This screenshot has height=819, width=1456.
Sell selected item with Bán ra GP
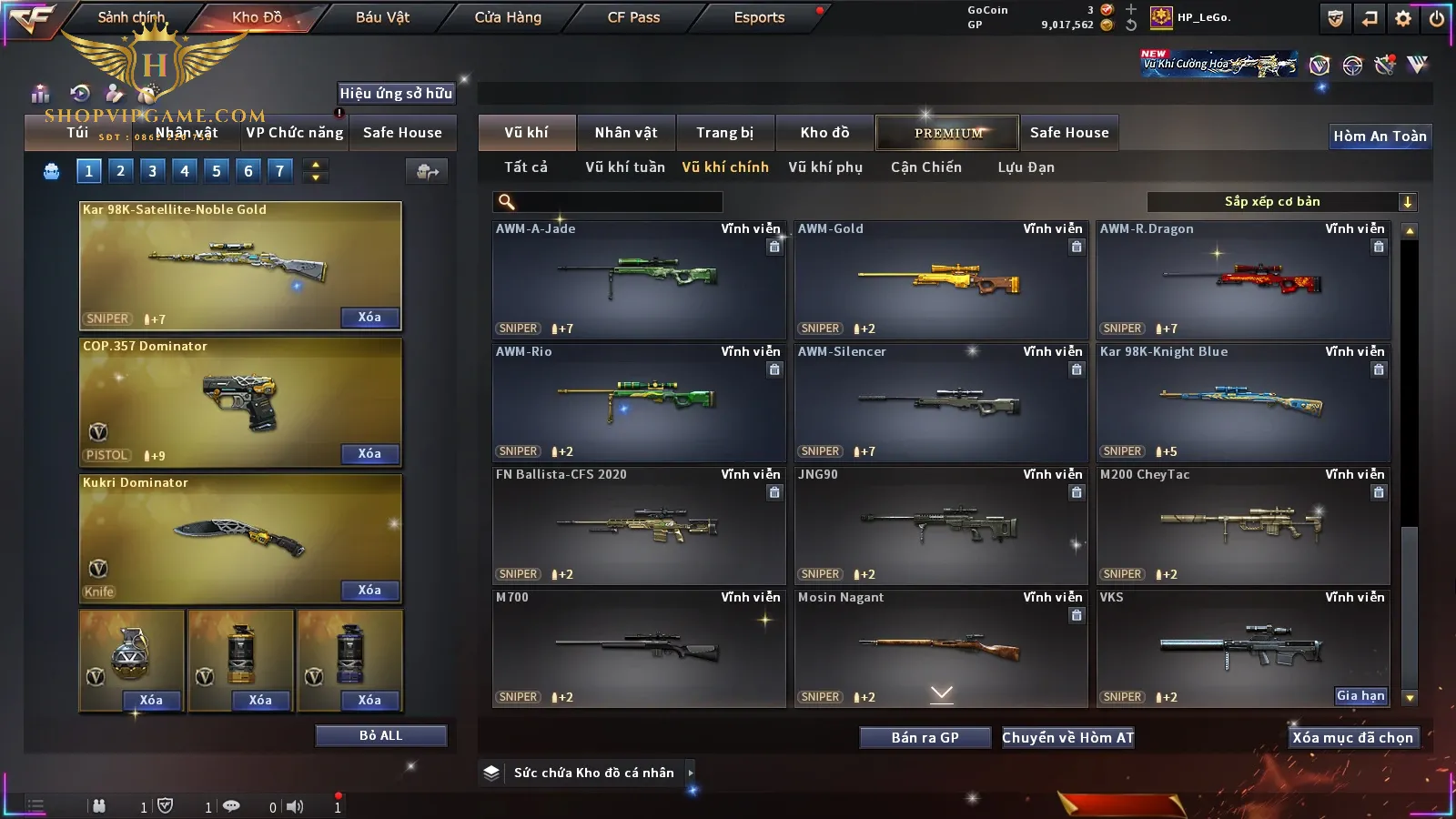click(x=925, y=738)
